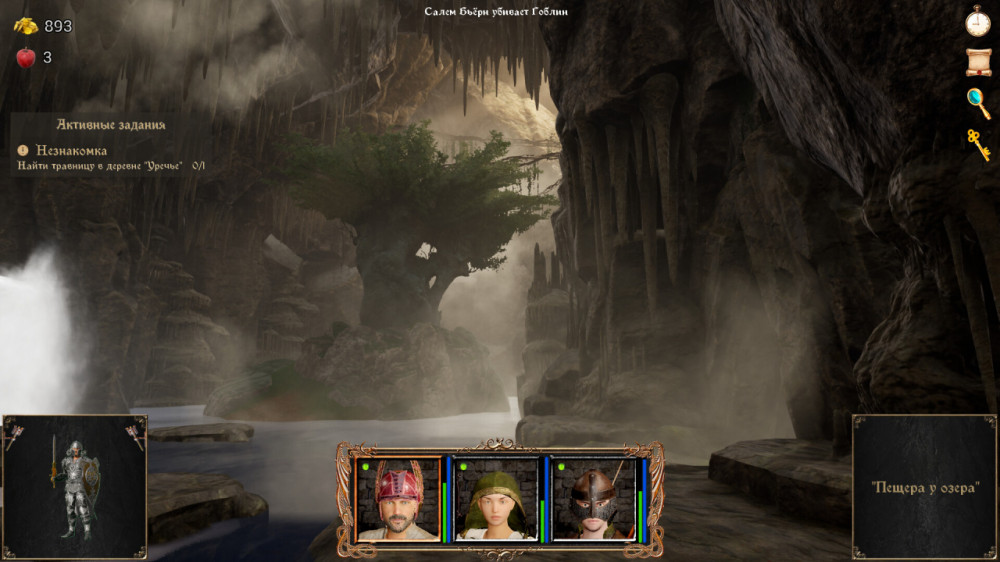Image resolution: width=1000 pixels, height=562 pixels.
Task: Click the "Пещера у озера" location panel
Action: pyautogui.click(x=925, y=487)
